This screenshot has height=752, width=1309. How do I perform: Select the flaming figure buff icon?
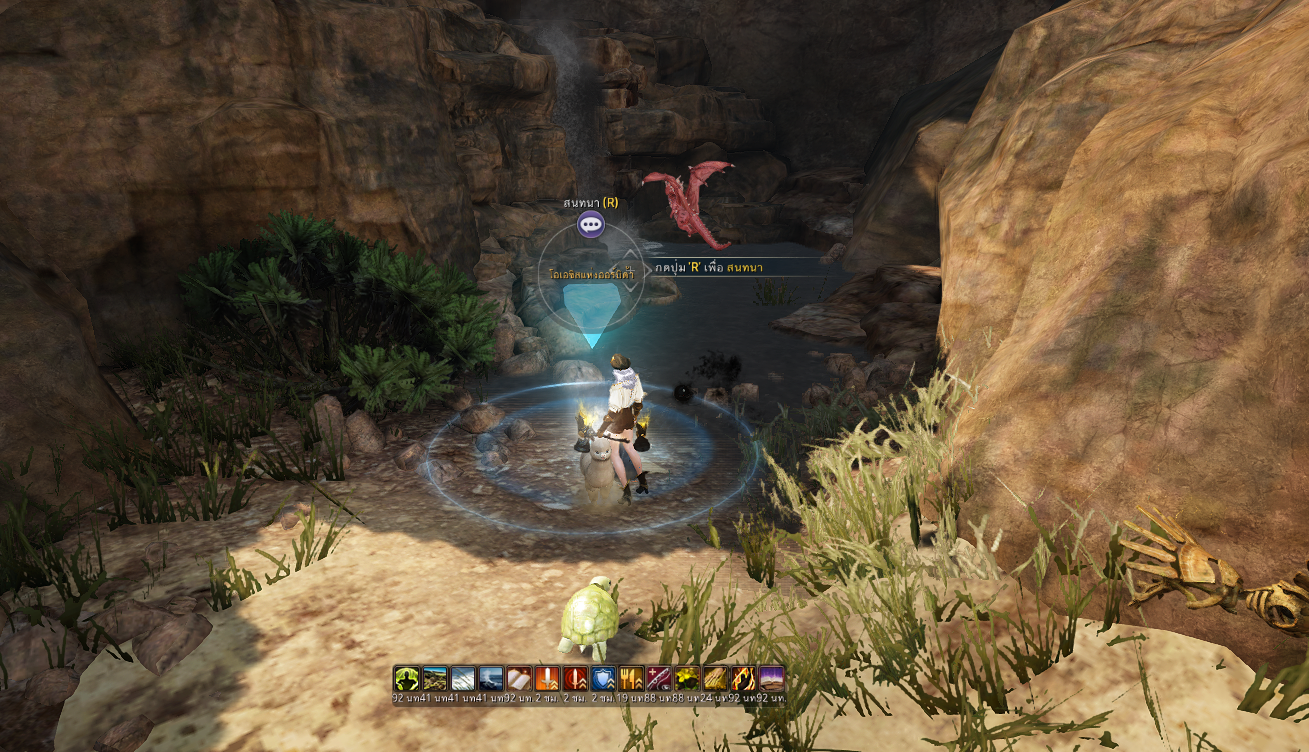point(743,678)
